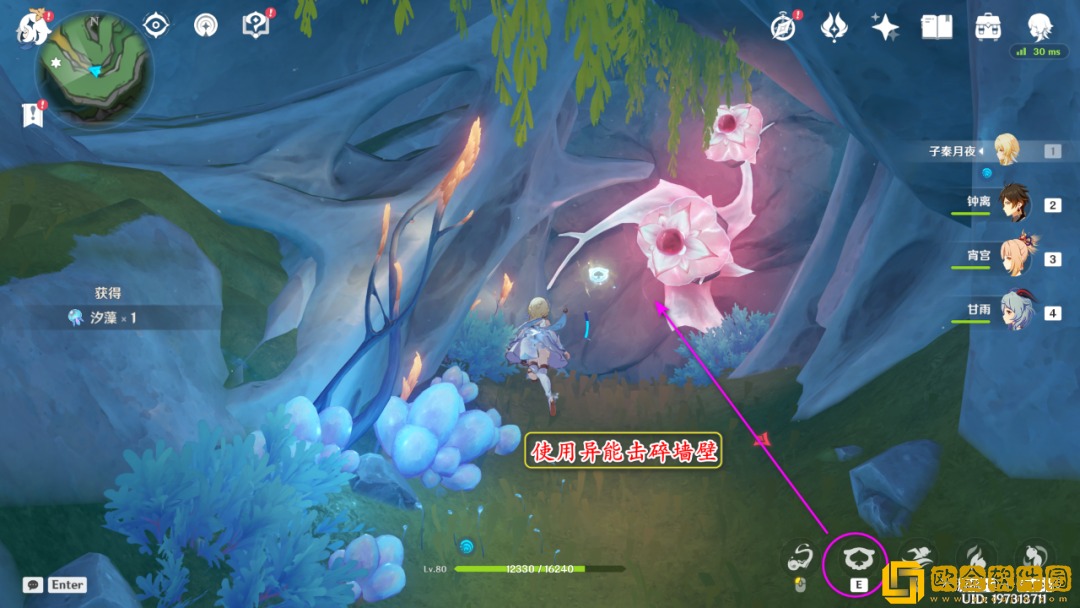Open the compass events icon
This screenshot has width=1080, height=608.
click(784, 27)
